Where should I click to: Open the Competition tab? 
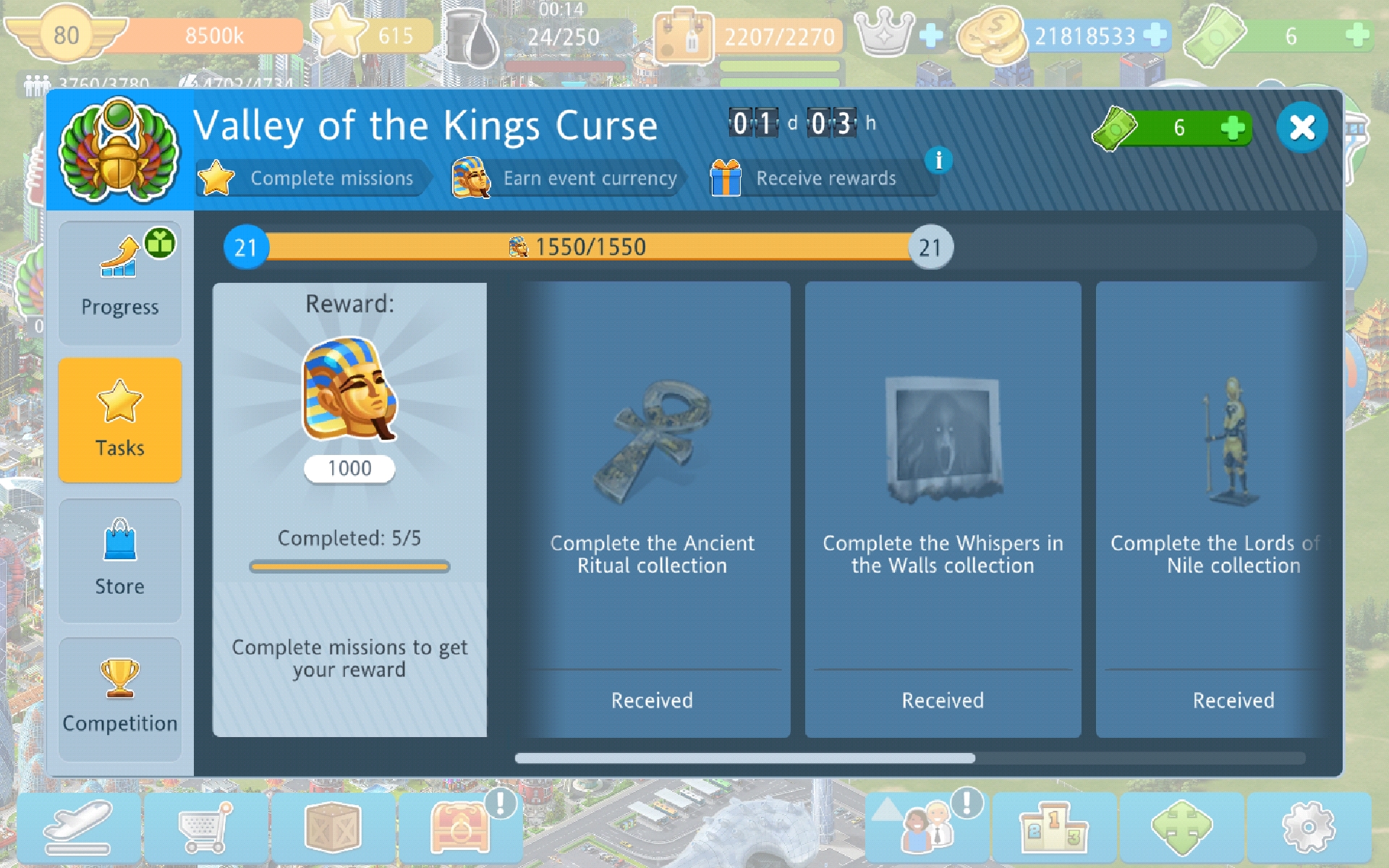coord(120,699)
